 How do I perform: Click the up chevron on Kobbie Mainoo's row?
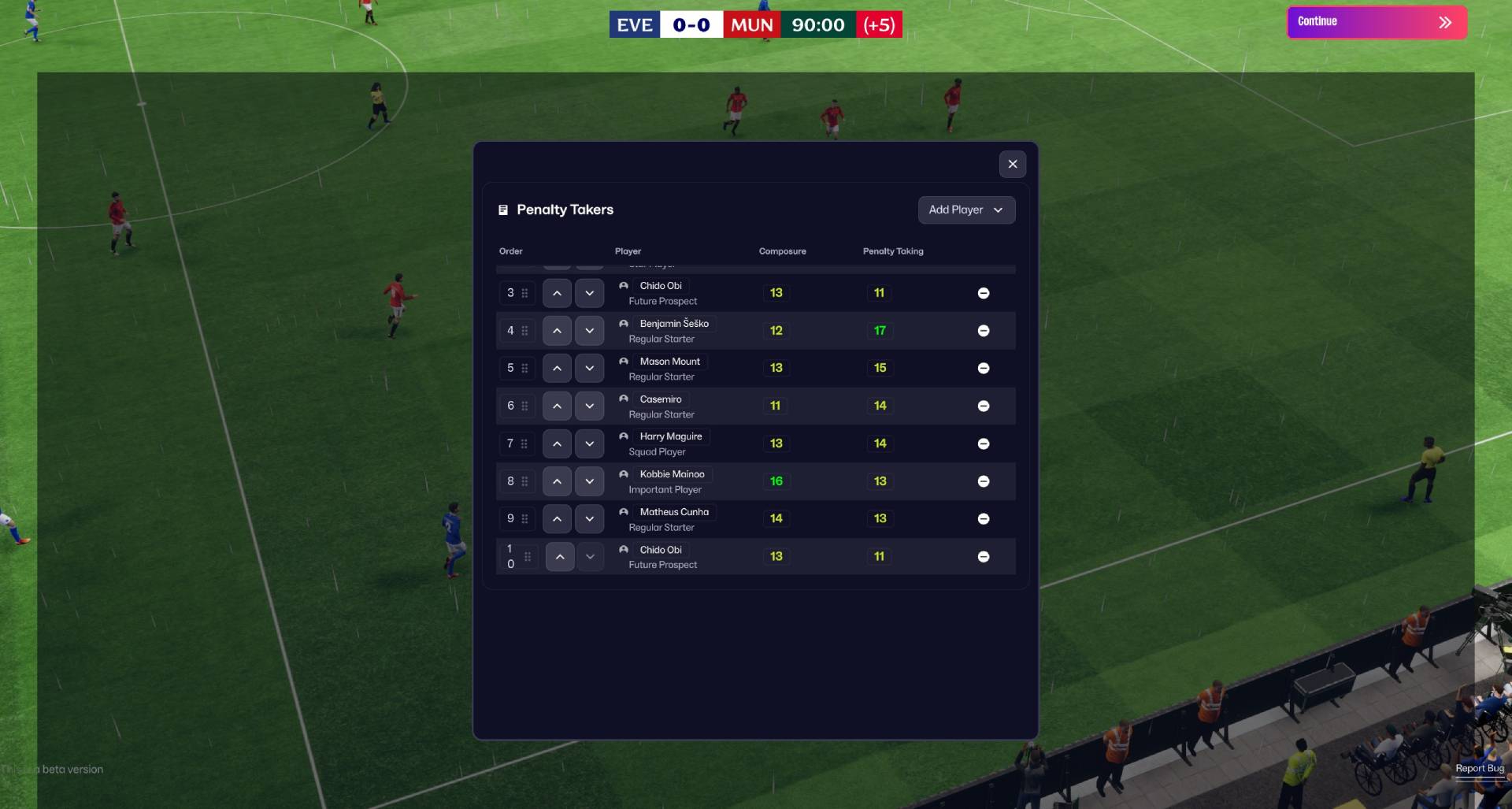pyautogui.click(x=557, y=481)
